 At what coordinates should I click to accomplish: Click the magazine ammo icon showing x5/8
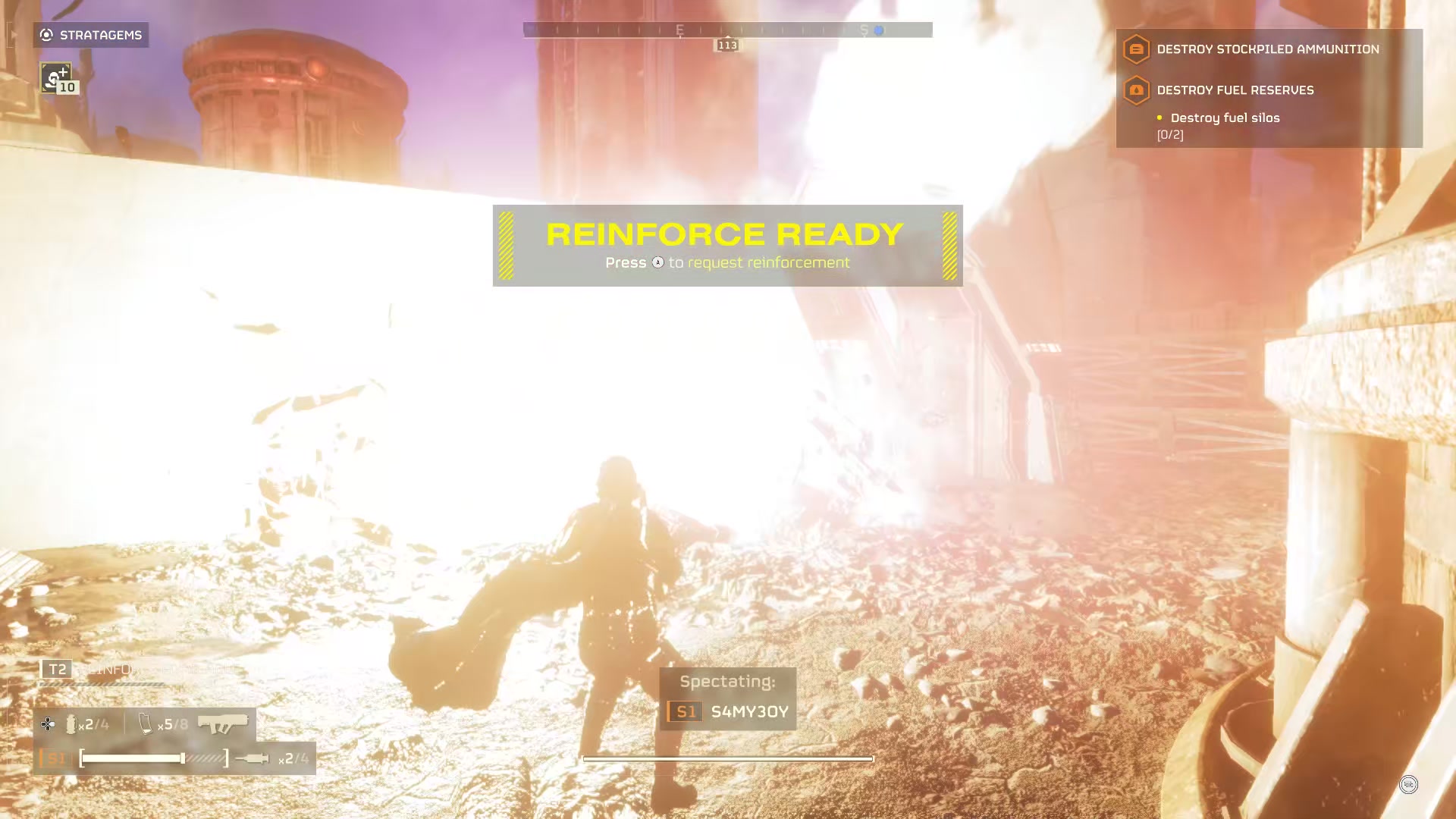[x=144, y=723]
